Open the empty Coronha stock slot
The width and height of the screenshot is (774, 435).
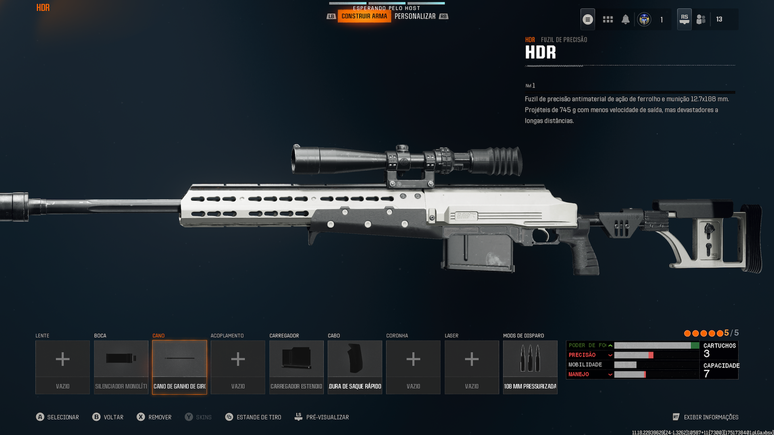coord(413,366)
